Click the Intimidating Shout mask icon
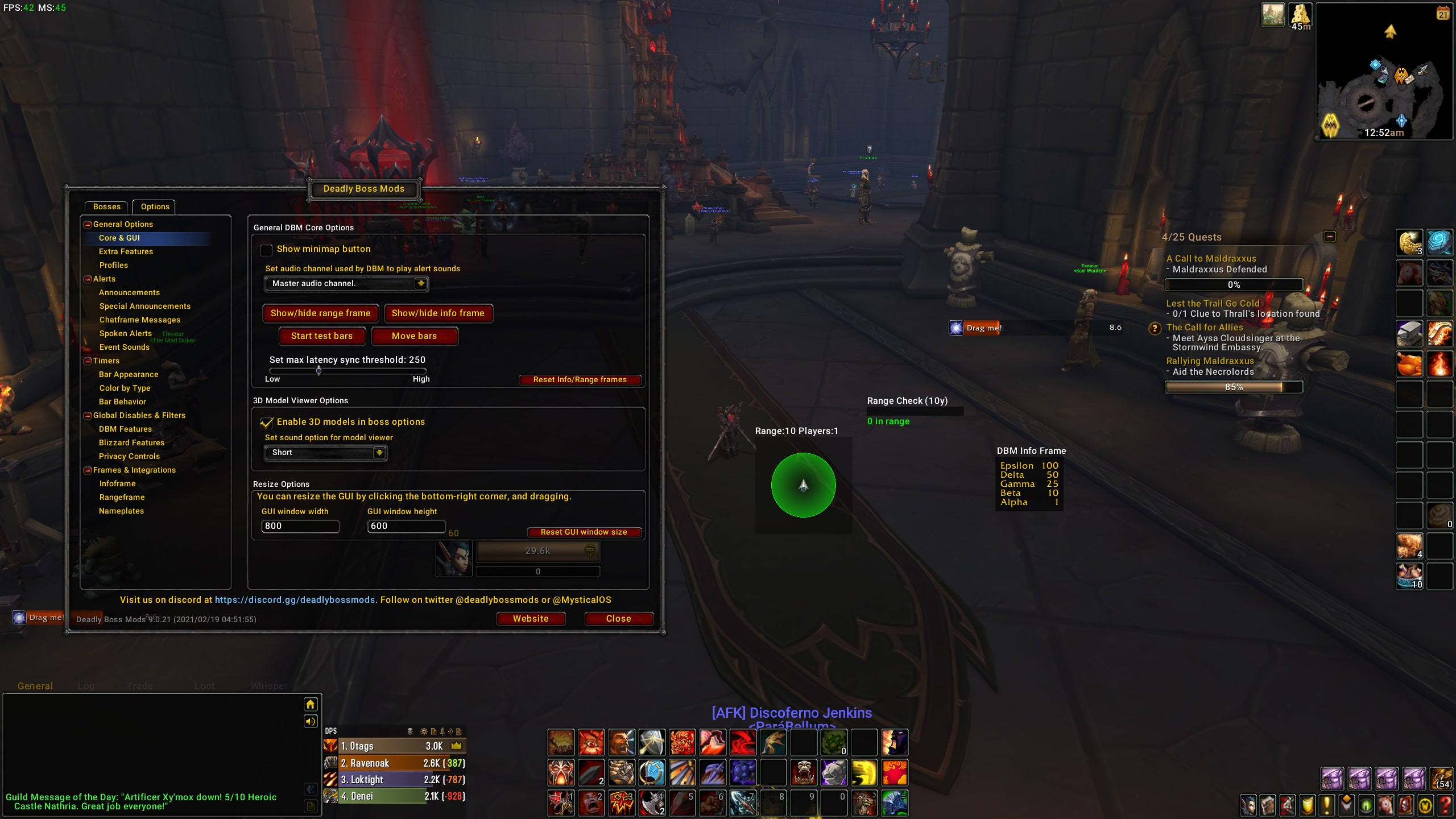Screen dimensions: 1456x819 (x=562, y=772)
